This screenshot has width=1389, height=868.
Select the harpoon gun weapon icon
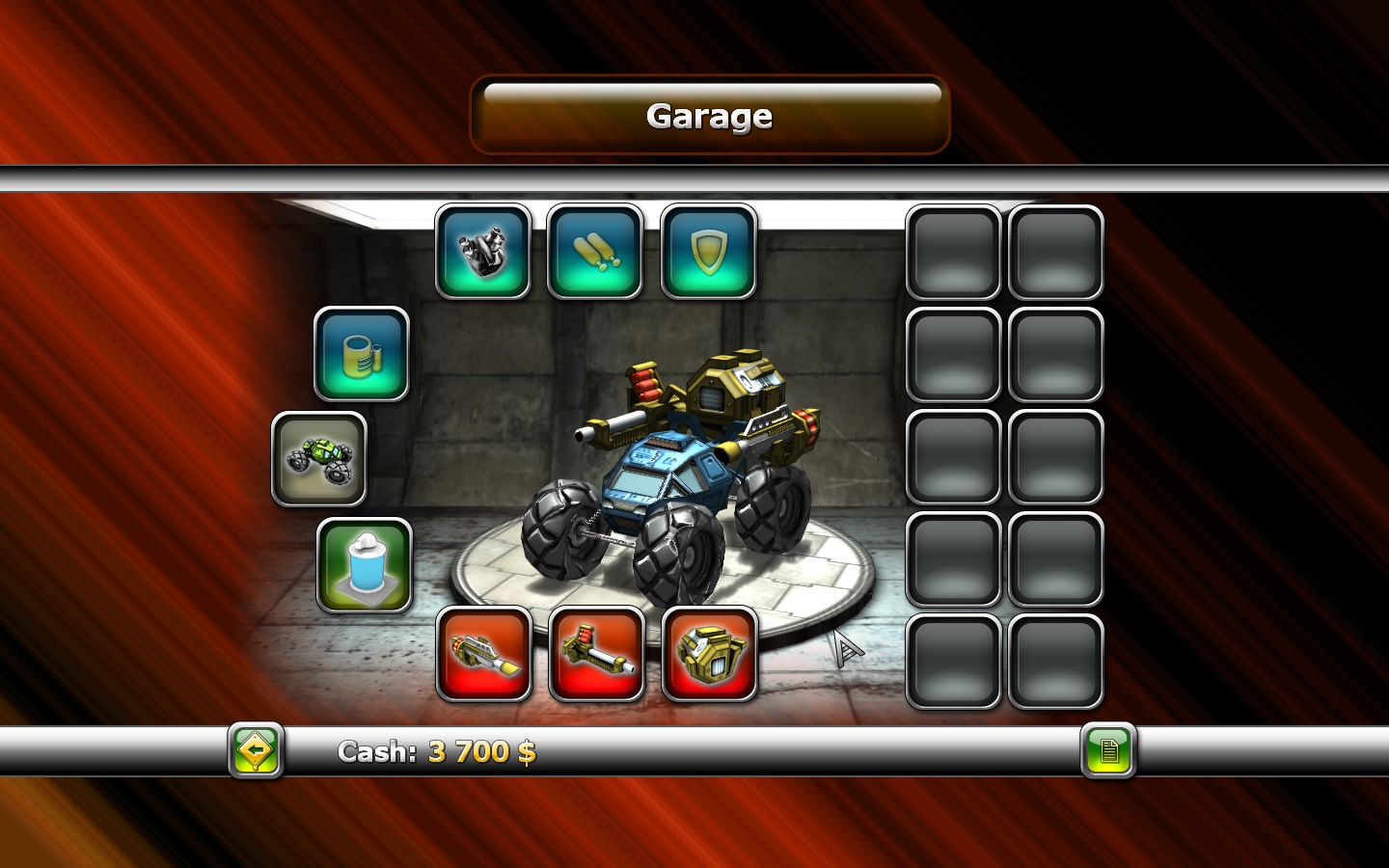[597, 652]
